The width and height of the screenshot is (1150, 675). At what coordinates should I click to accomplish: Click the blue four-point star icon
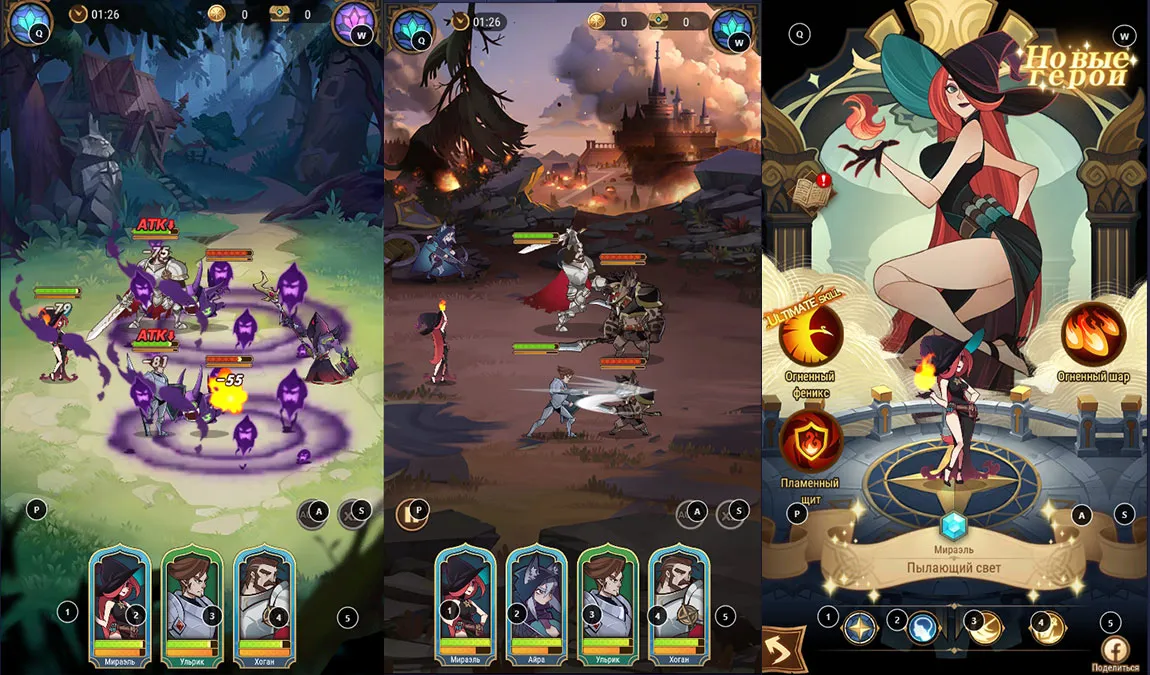[859, 628]
